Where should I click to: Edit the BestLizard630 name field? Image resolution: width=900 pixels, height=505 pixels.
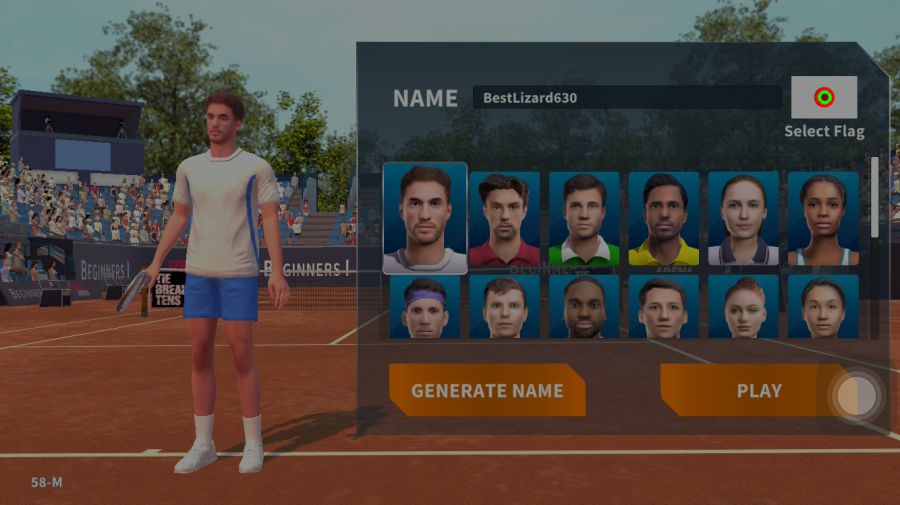627,98
